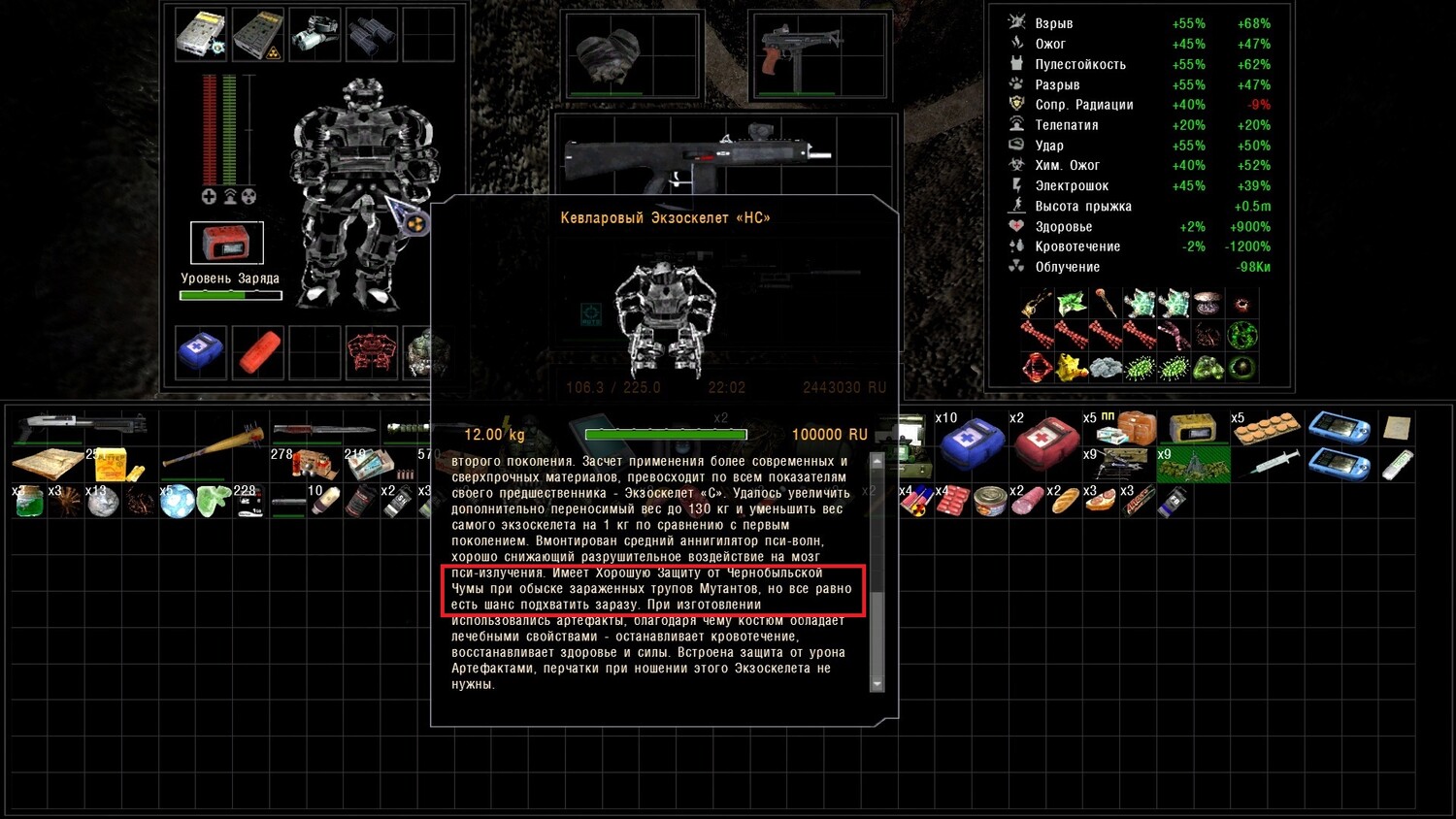1456x819 pixels.
Task: Pick the syringe in the inventory
Action: (1268, 465)
